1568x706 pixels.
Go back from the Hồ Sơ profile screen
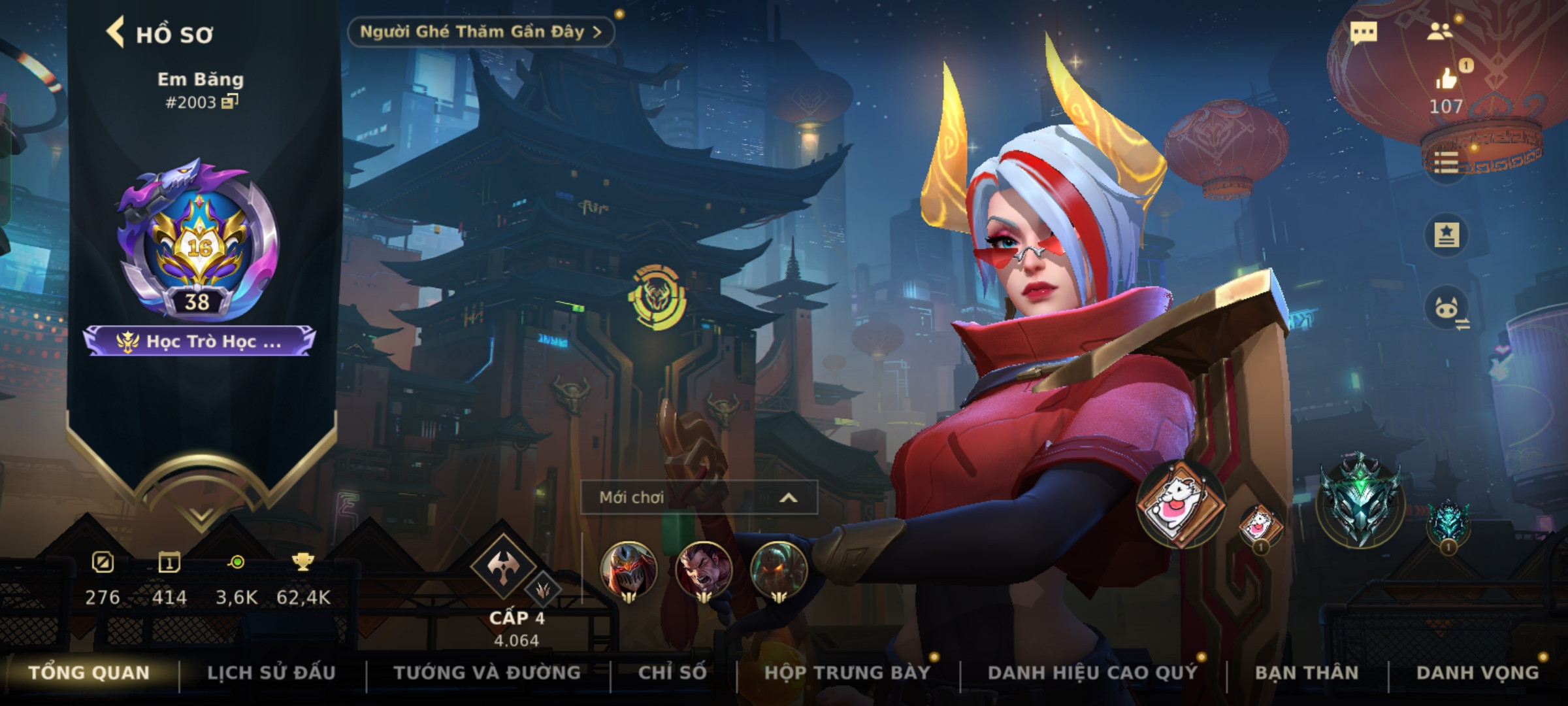(116, 33)
